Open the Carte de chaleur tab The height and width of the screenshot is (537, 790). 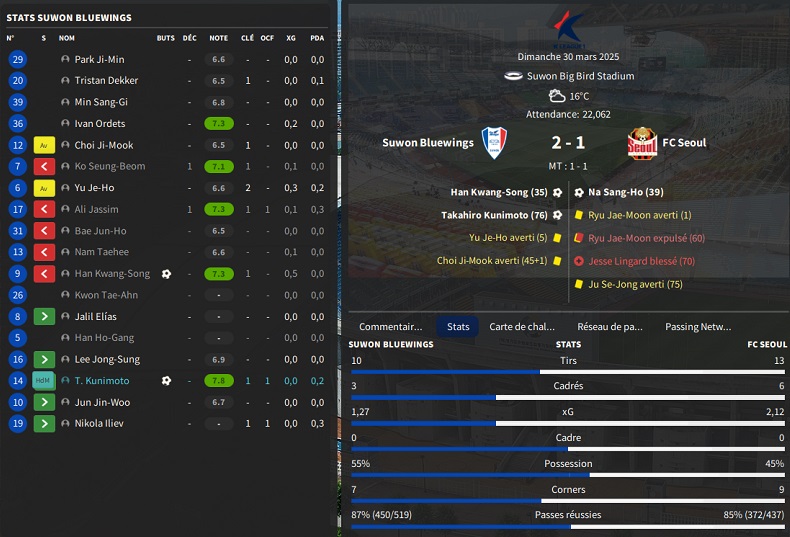pos(521,326)
